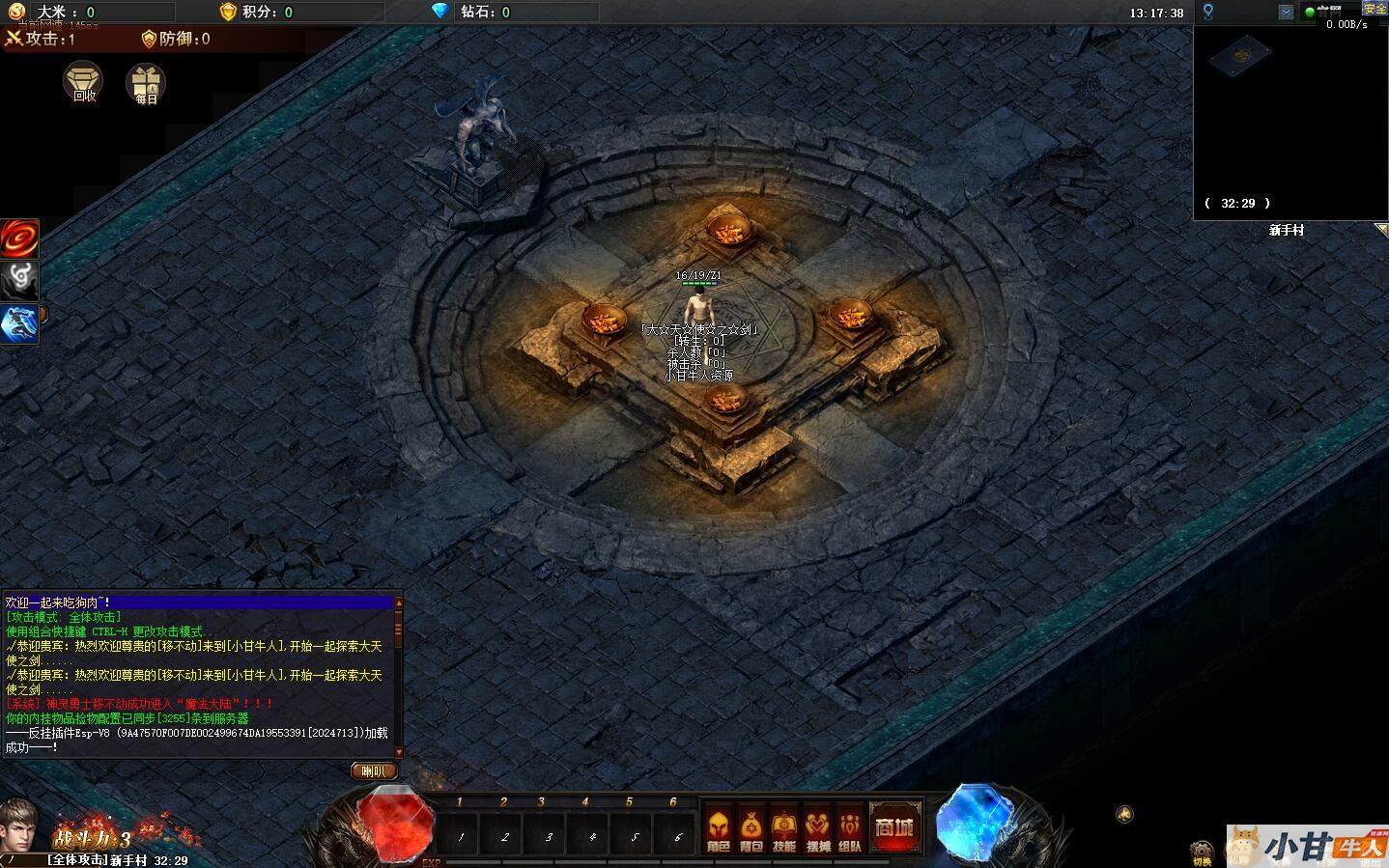The width and height of the screenshot is (1389, 868).
Task: Open the 角色 character panel
Action: point(718,829)
